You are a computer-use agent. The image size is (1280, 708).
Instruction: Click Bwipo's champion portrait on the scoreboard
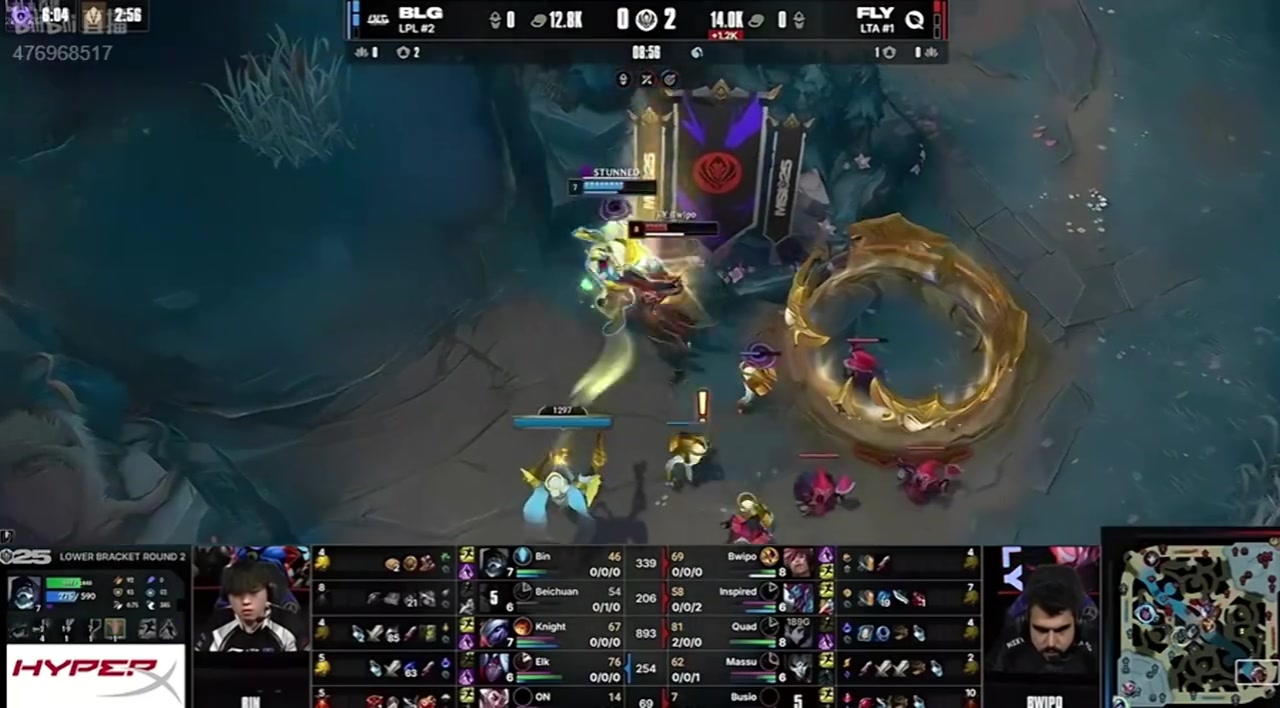tap(797, 562)
